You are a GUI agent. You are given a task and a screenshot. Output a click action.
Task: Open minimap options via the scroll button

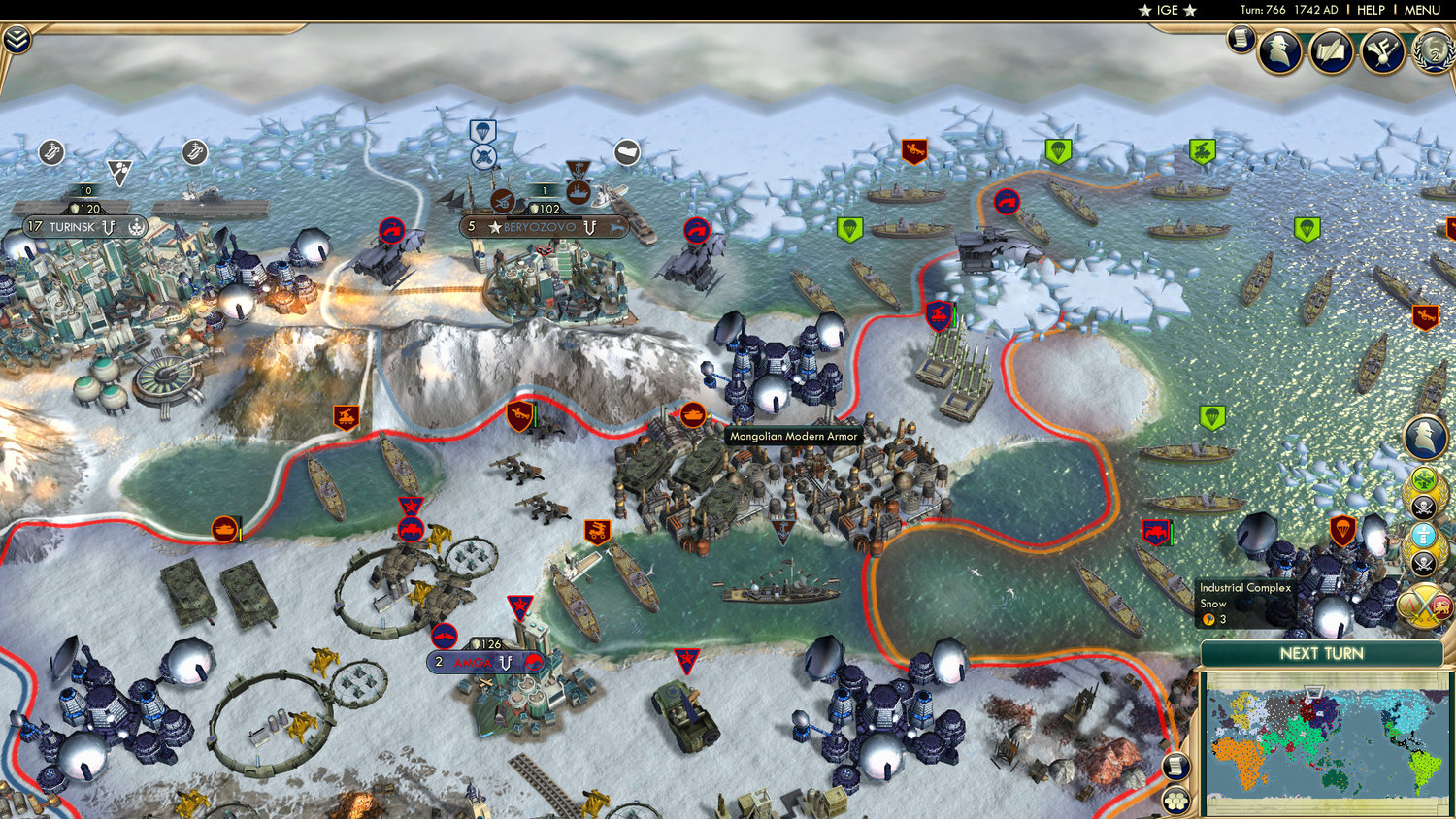[x=1176, y=768]
